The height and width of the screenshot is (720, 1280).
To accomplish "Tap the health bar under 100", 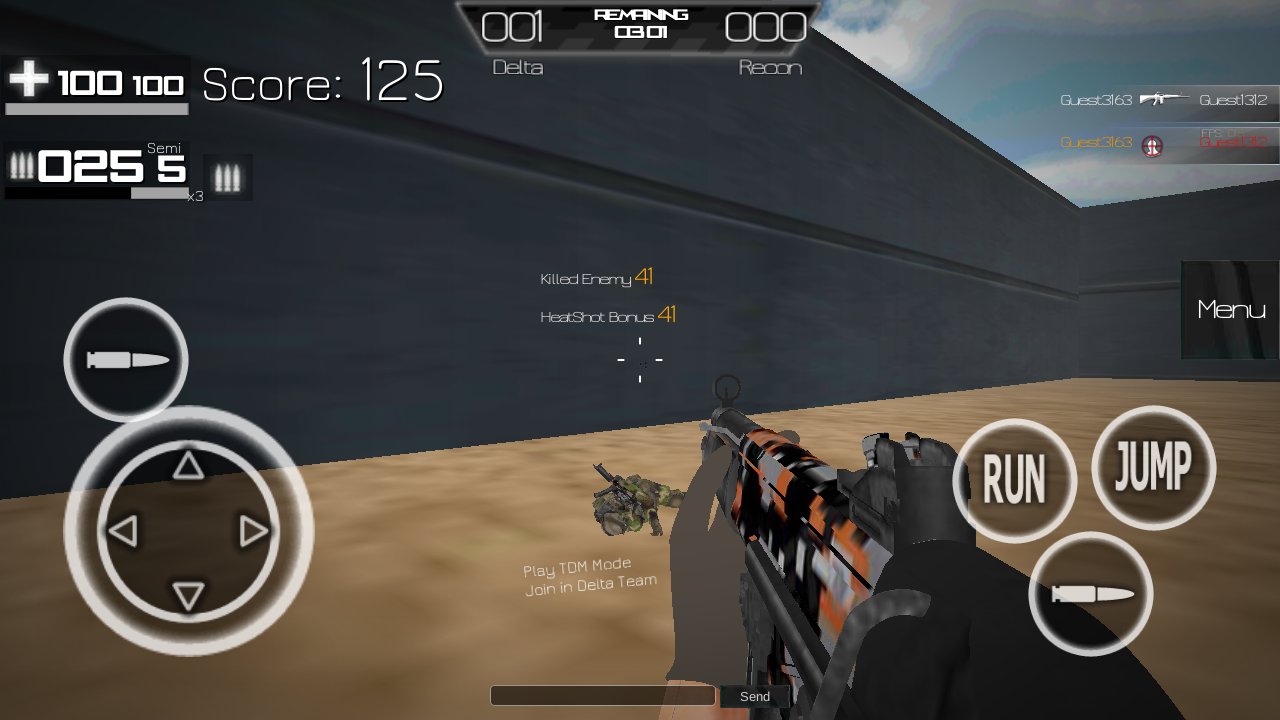I will 95,110.
